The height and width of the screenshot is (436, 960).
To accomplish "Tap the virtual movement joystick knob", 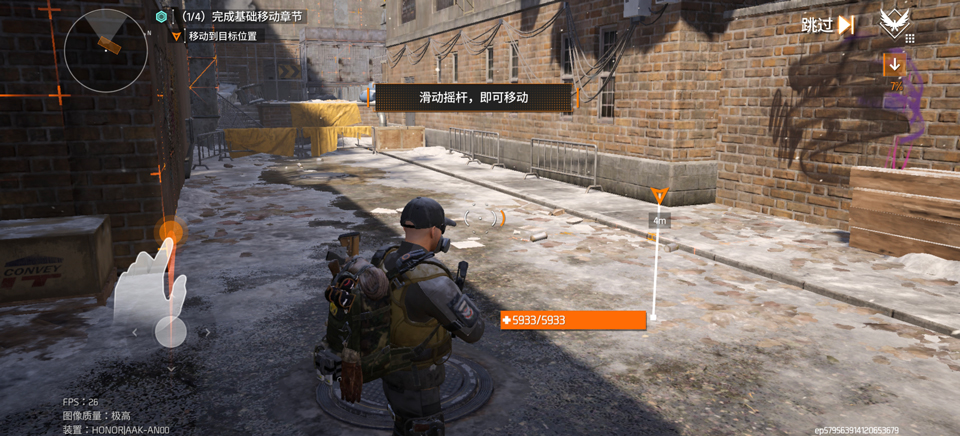I will point(171,331).
